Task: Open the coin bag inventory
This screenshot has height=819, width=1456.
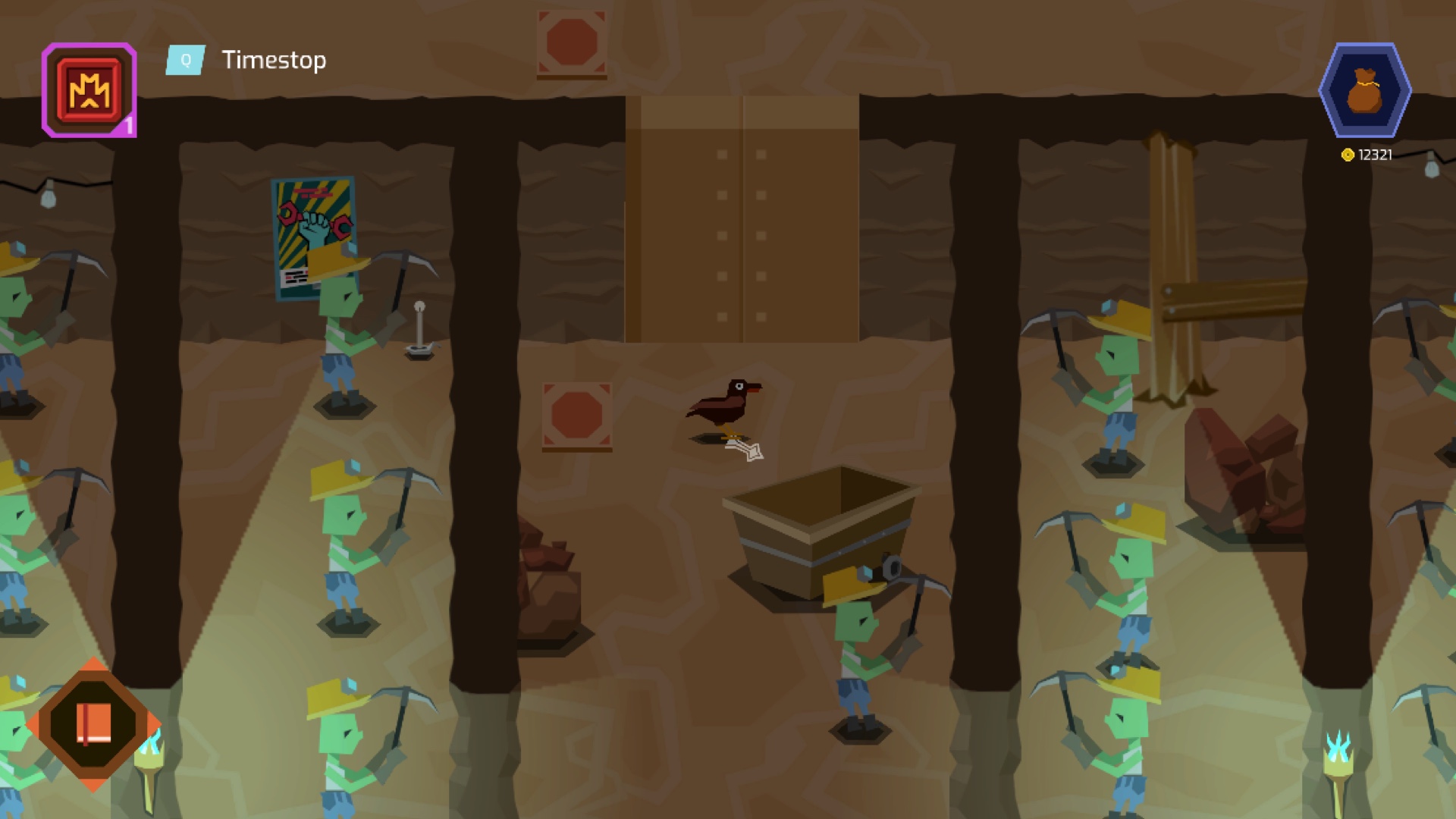Action: [1364, 91]
